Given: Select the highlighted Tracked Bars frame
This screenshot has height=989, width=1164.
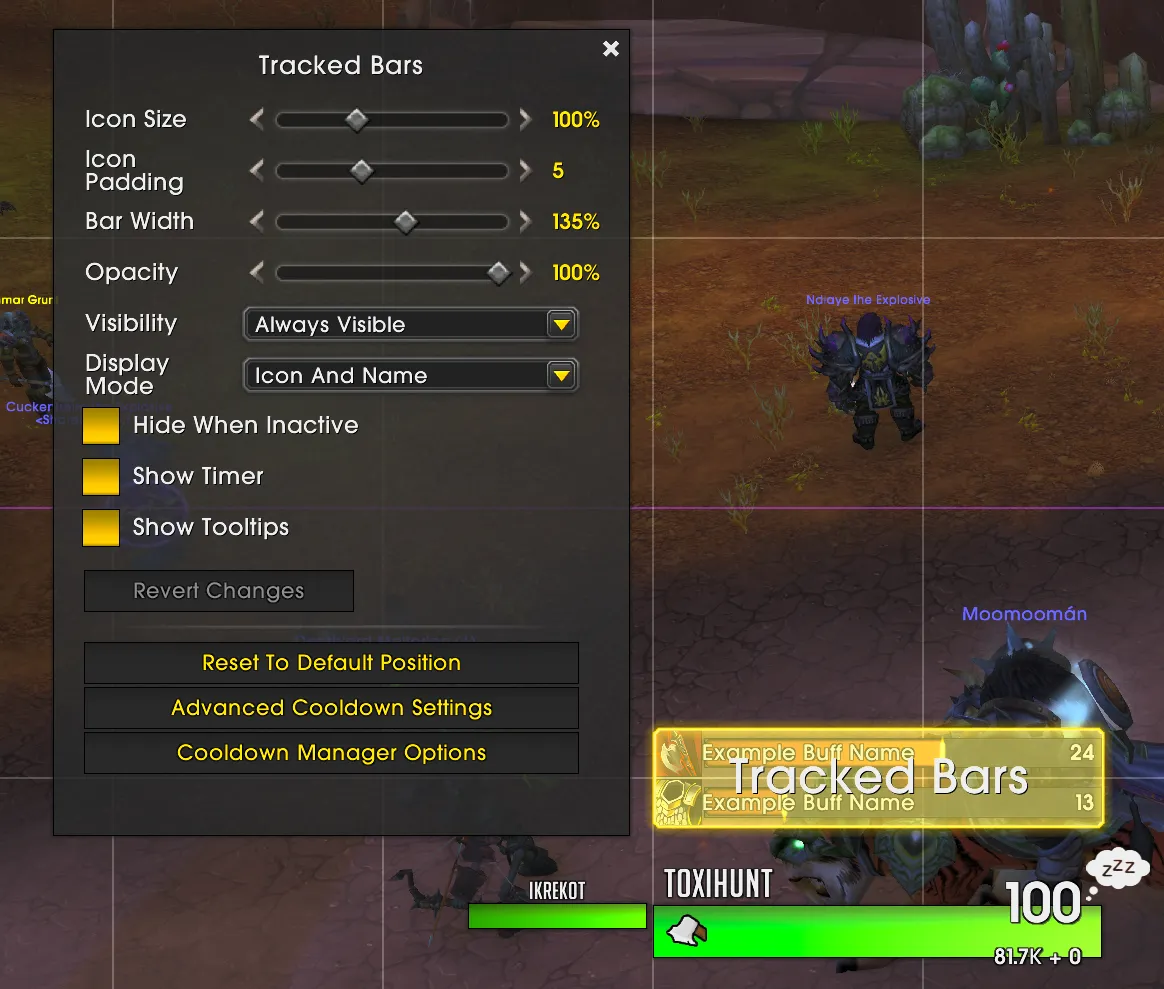Looking at the screenshot, I should click(878, 778).
